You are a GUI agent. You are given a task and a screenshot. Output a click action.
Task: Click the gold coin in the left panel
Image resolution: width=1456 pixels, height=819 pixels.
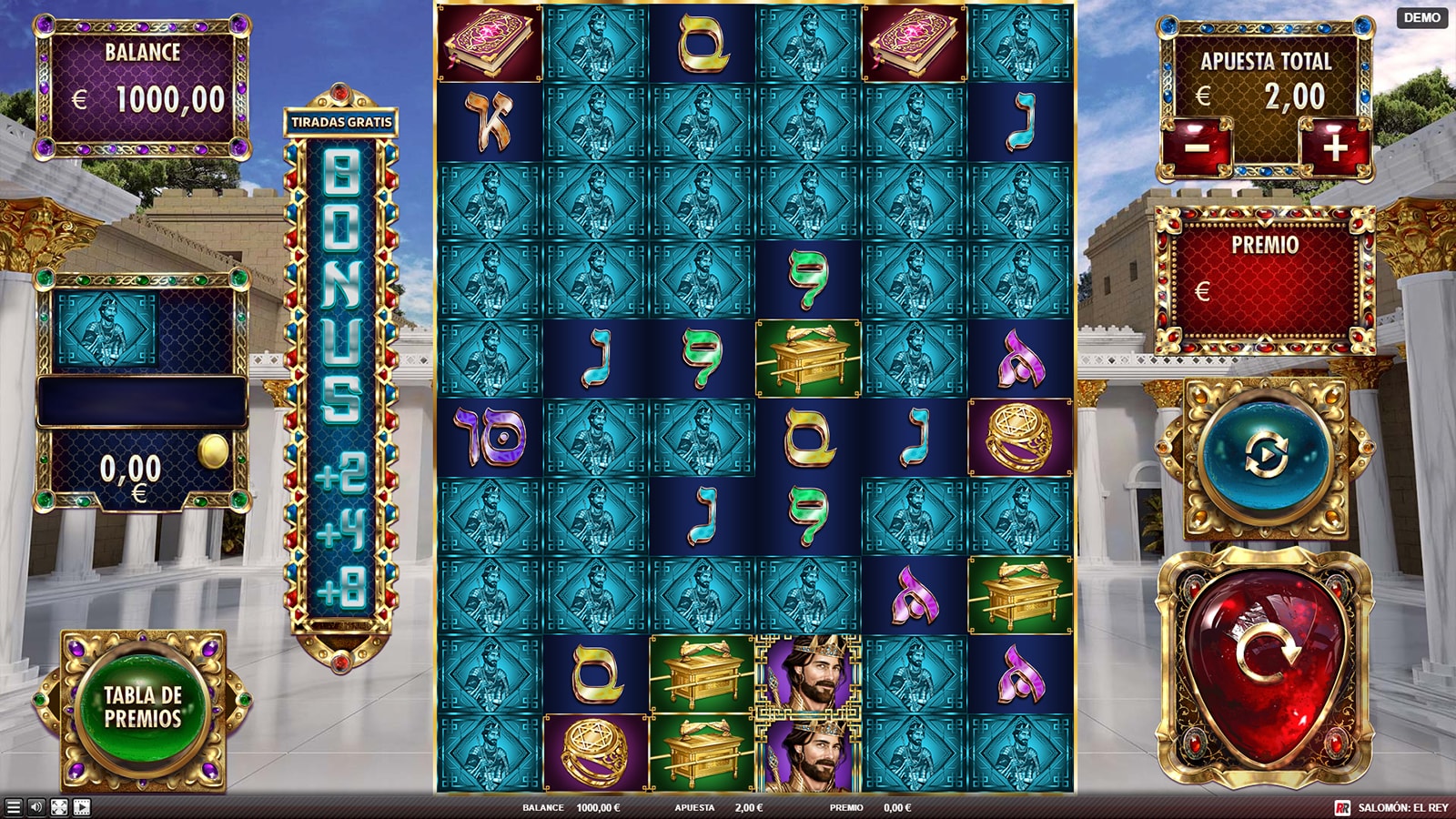click(x=214, y=452)
